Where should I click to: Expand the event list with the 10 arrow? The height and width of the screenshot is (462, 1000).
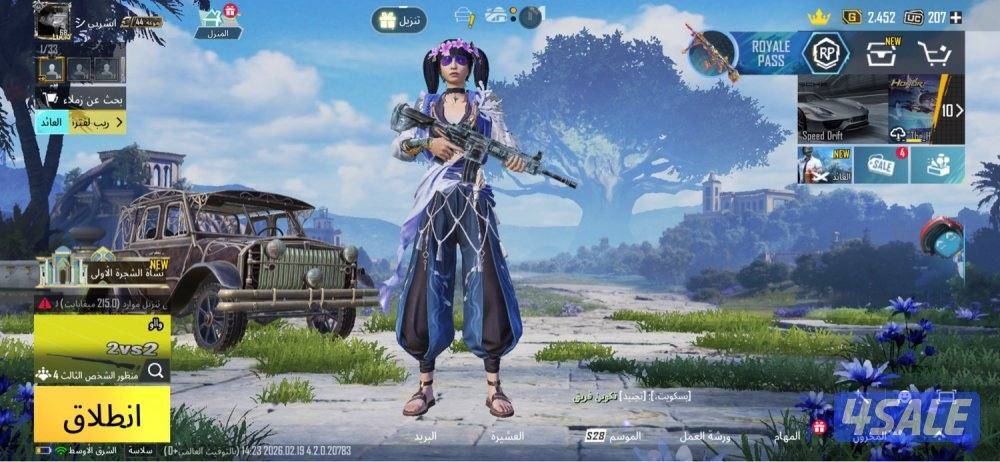pyautogui.click(x=953, y=110)
